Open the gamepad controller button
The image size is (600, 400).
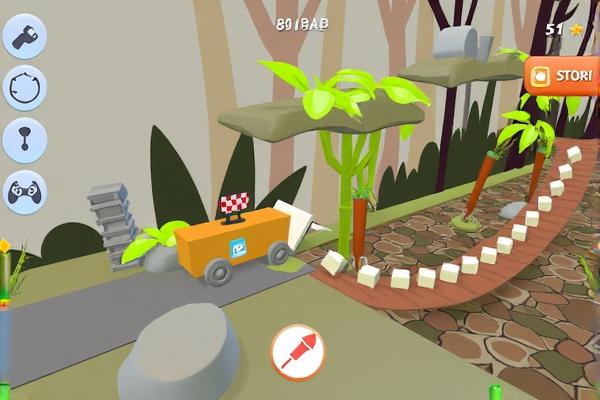pyautogui.click(x=24, y=190)
